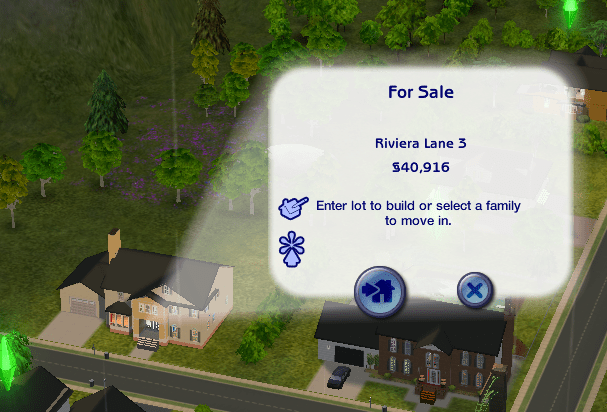Close the For Sale dialog
This screenshot has height=412, width=607.
(x=474, y=290)
